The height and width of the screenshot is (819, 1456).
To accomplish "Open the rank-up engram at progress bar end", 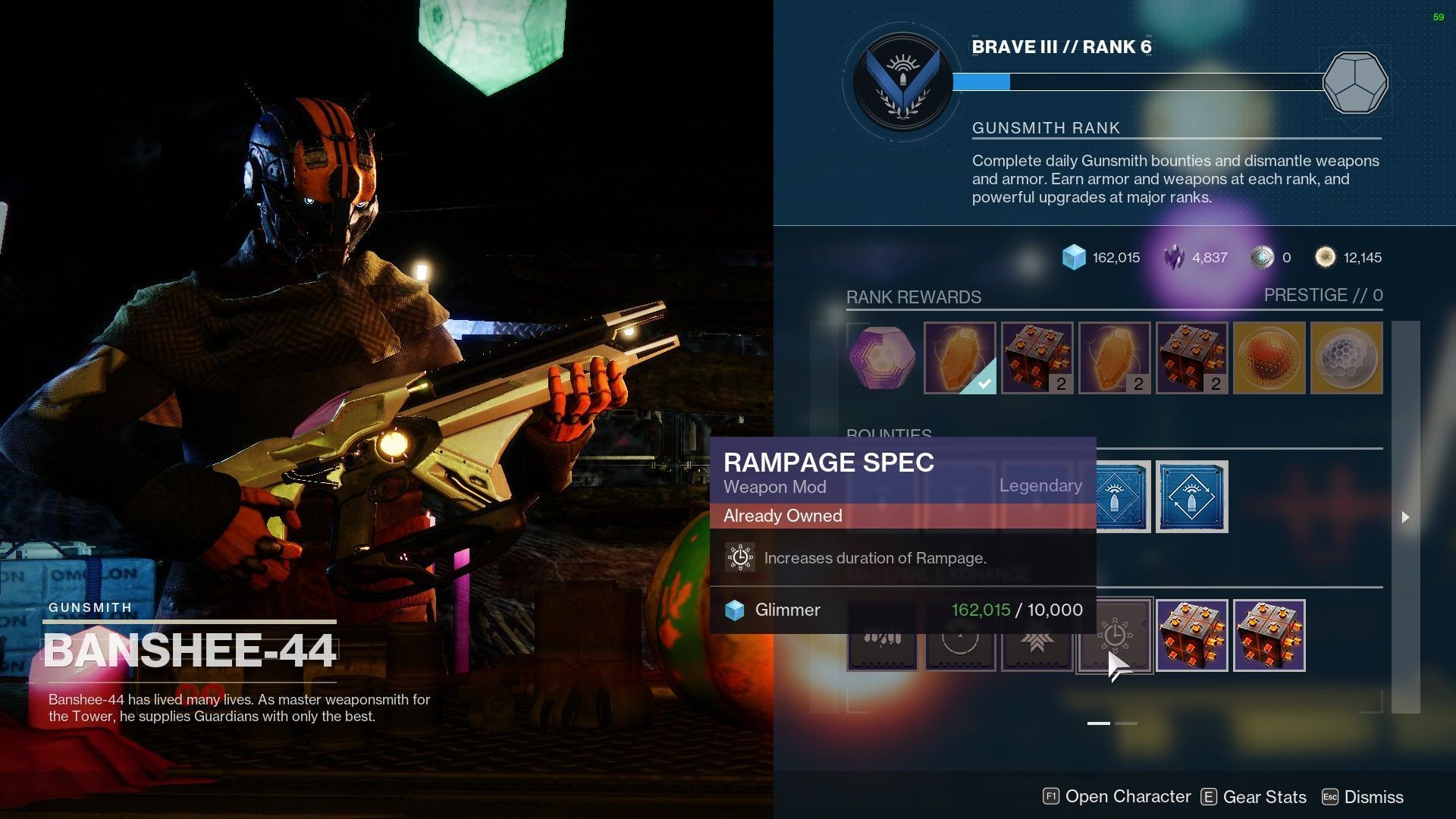I will [1355, 82].
